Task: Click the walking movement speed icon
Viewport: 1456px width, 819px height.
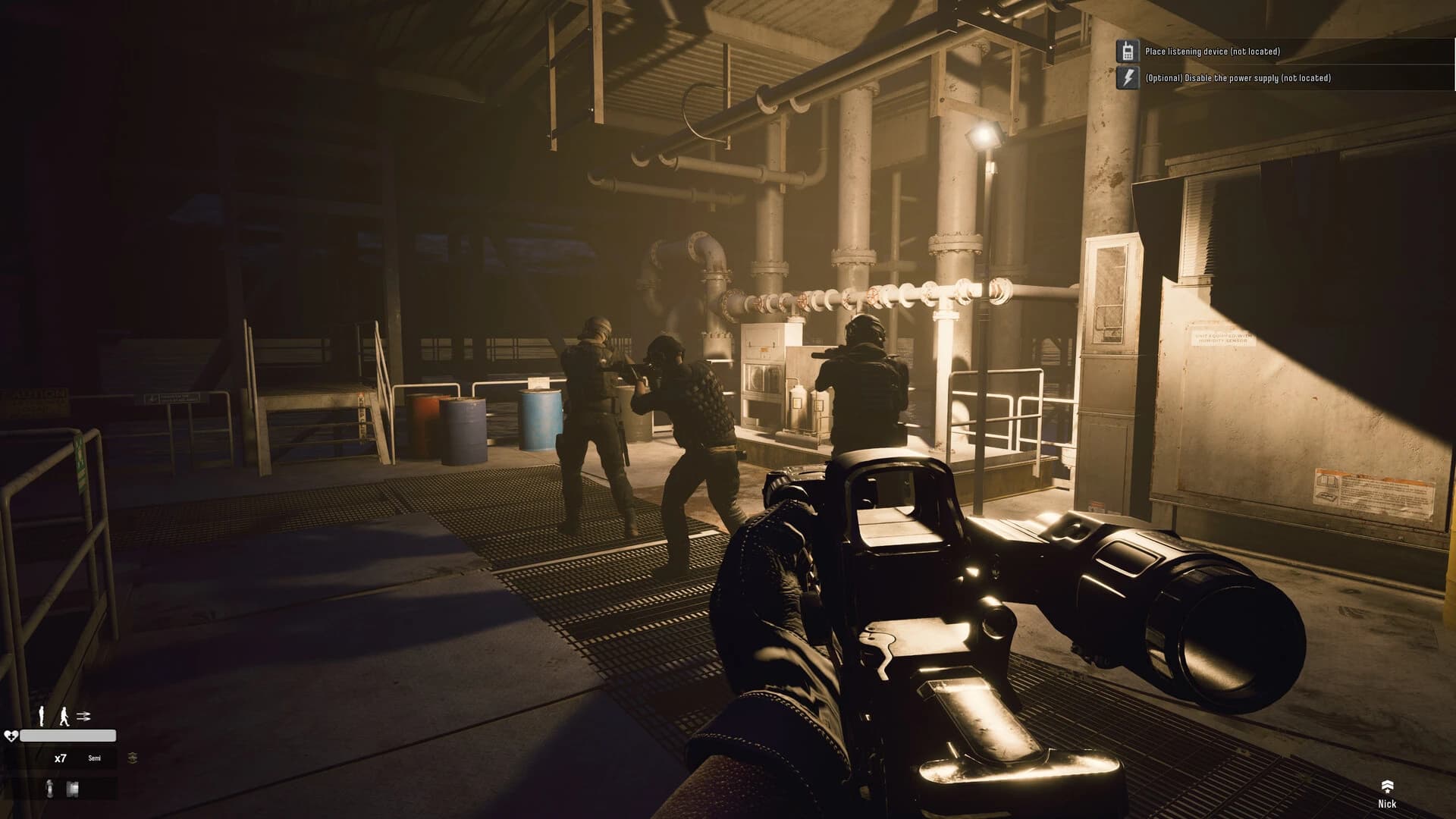Action: (64, 715)
